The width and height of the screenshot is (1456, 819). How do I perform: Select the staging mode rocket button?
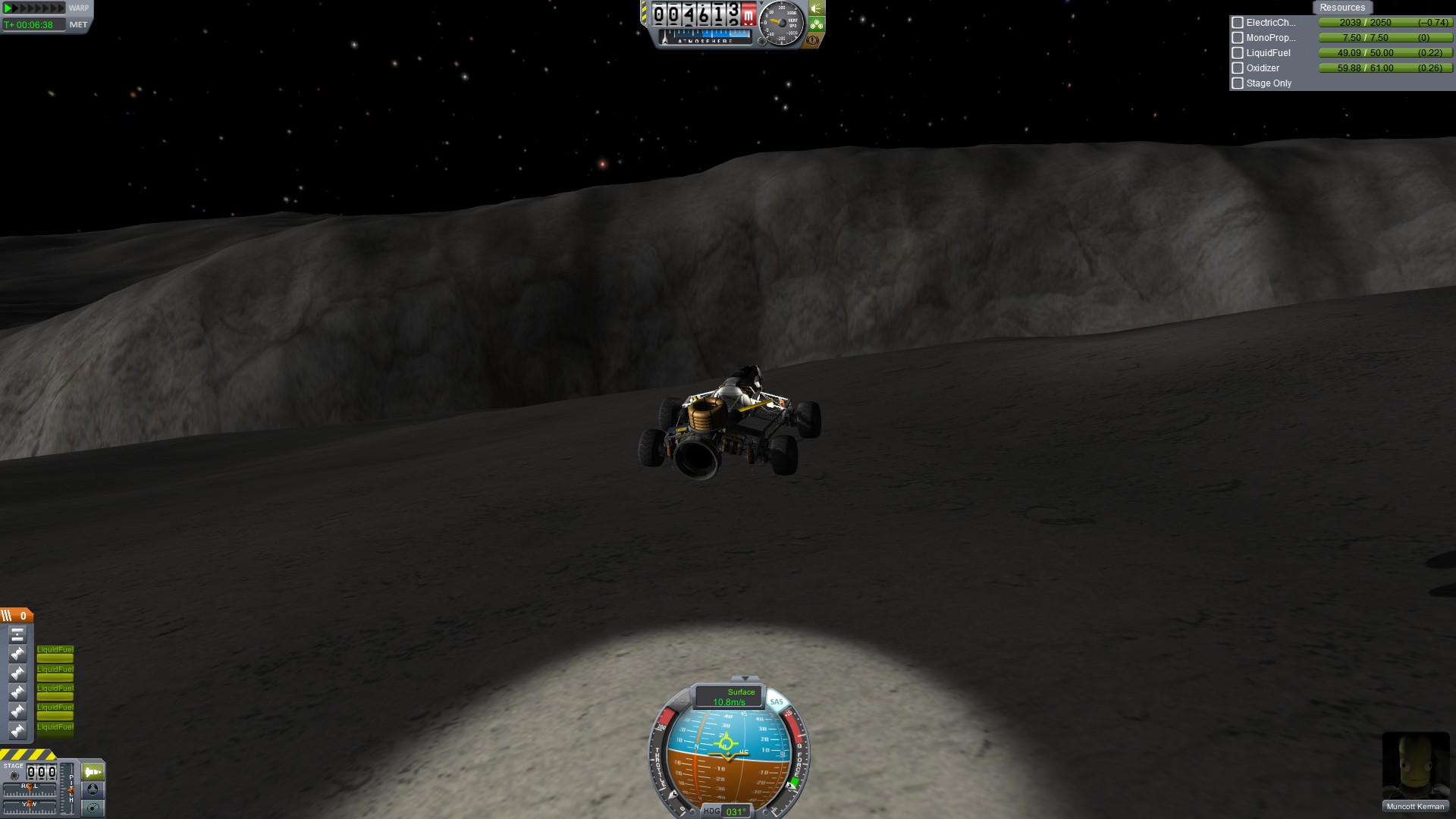[93, 772]
